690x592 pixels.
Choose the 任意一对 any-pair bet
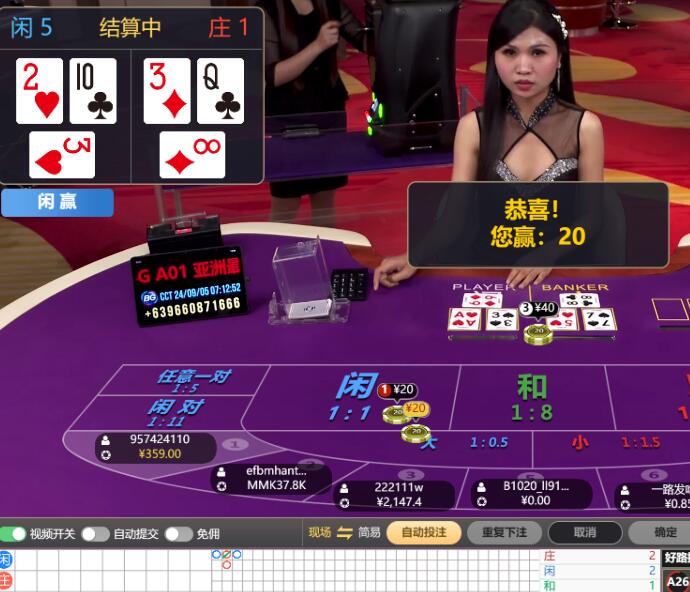coord(193,380)
